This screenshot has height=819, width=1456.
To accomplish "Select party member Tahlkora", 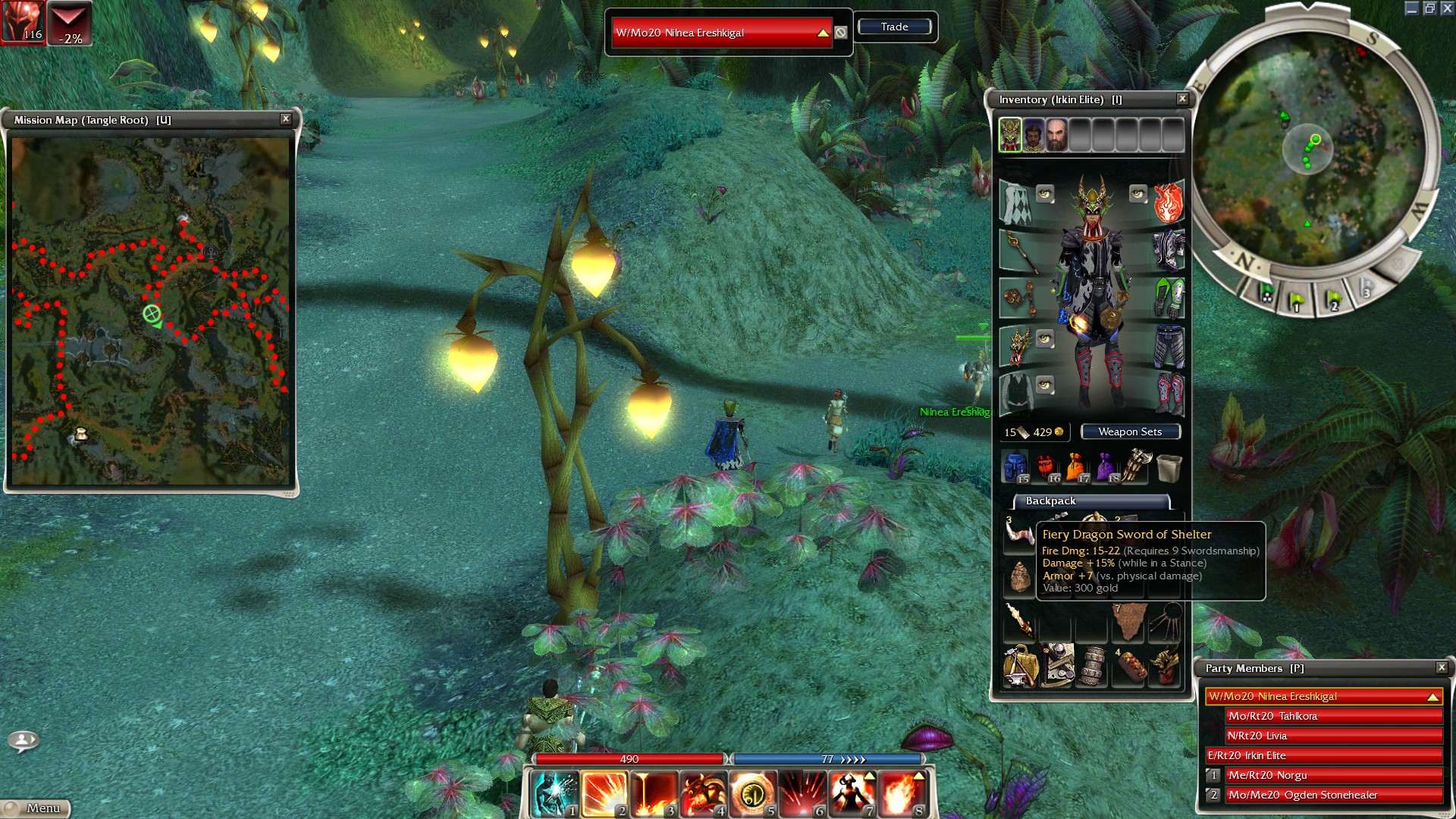I will [1333, 716].
